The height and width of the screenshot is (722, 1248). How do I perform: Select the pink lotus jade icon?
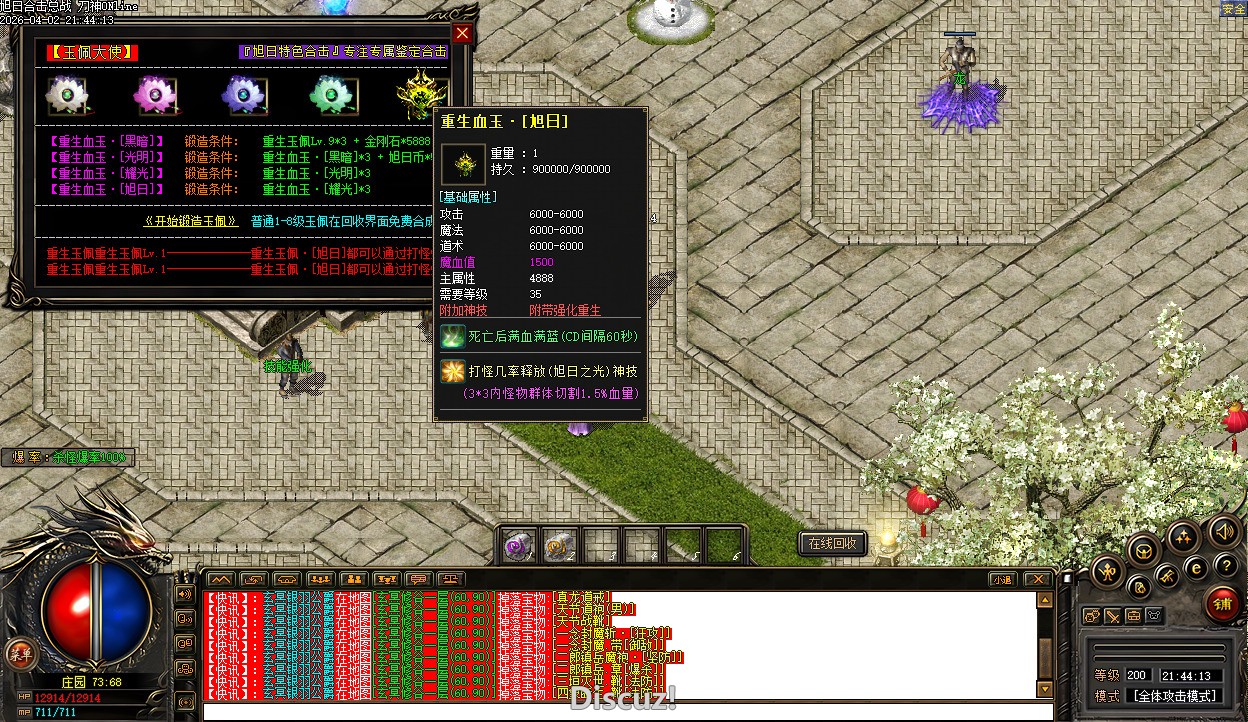click(x=154, y=95)
